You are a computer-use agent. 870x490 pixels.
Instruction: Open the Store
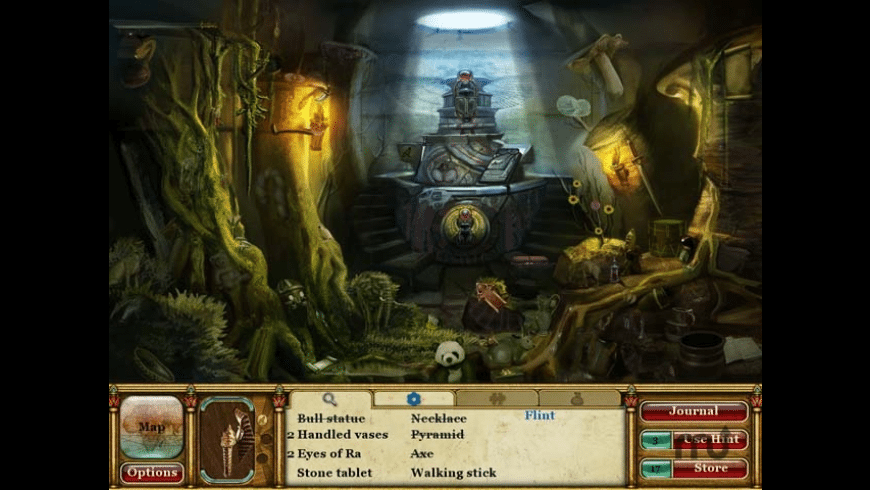click(709, 468)
